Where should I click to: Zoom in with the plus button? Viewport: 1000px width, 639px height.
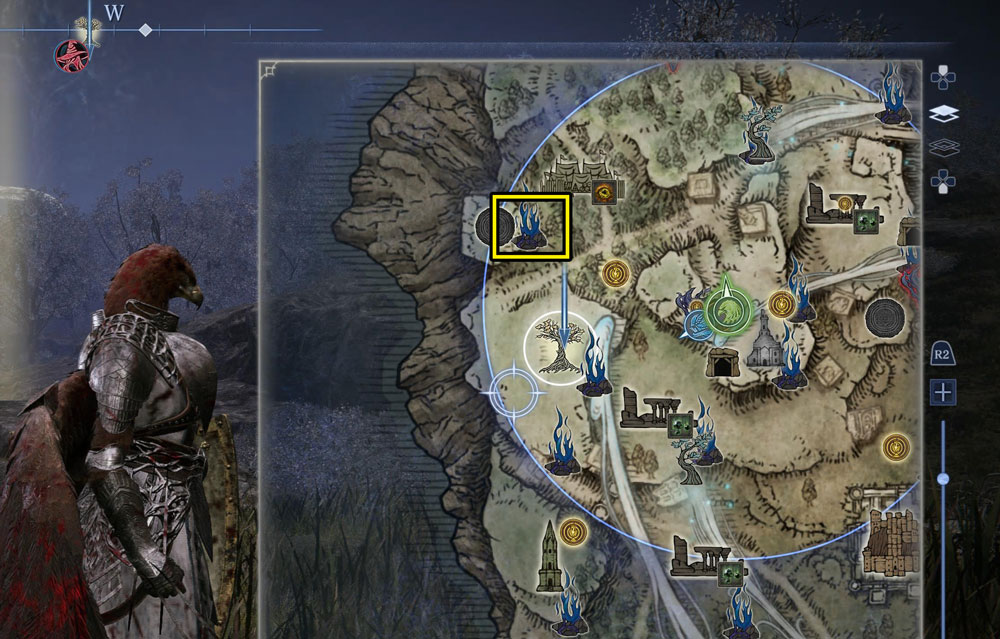942,392
